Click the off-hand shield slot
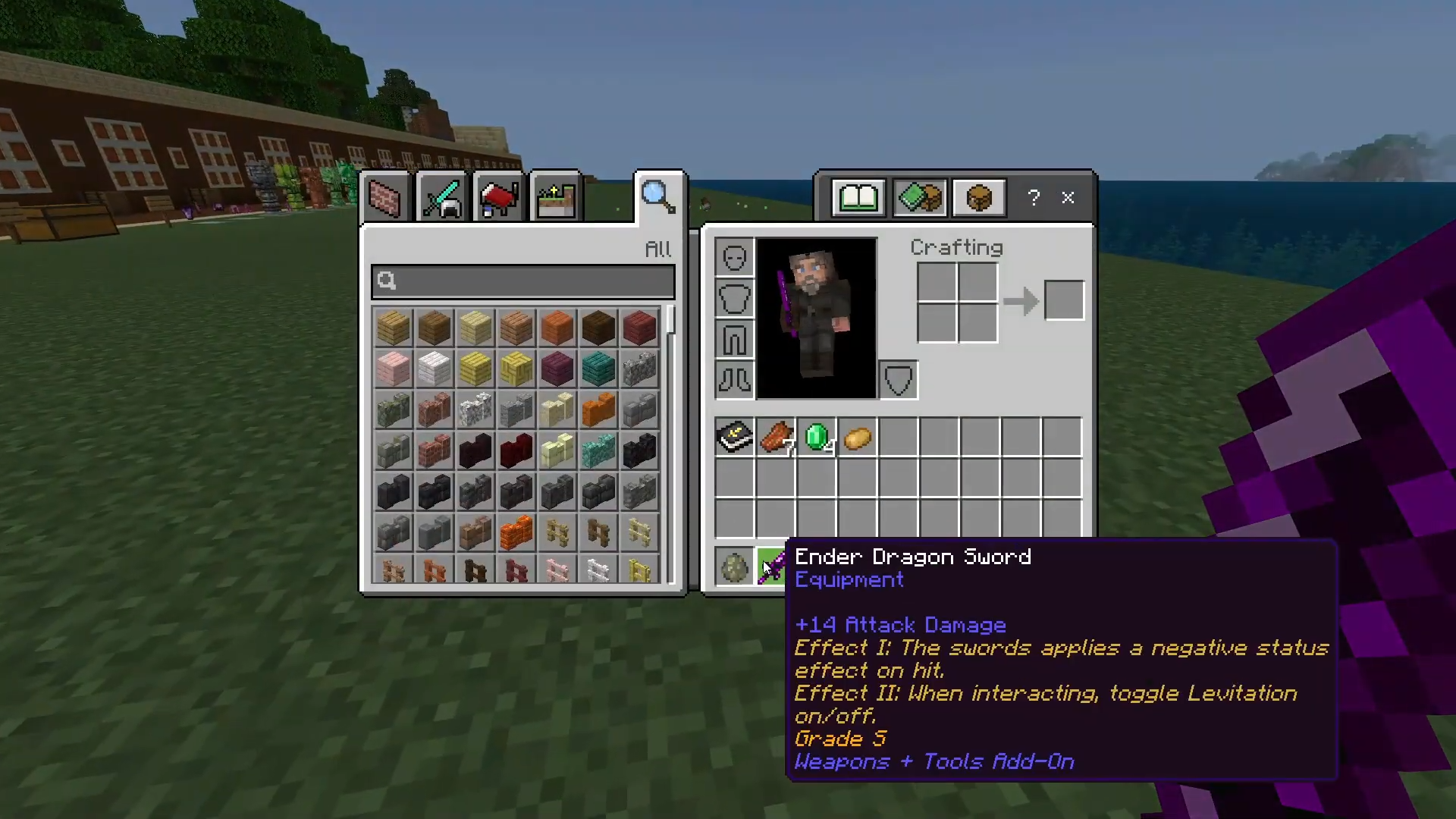 click(x=899, y=379)
